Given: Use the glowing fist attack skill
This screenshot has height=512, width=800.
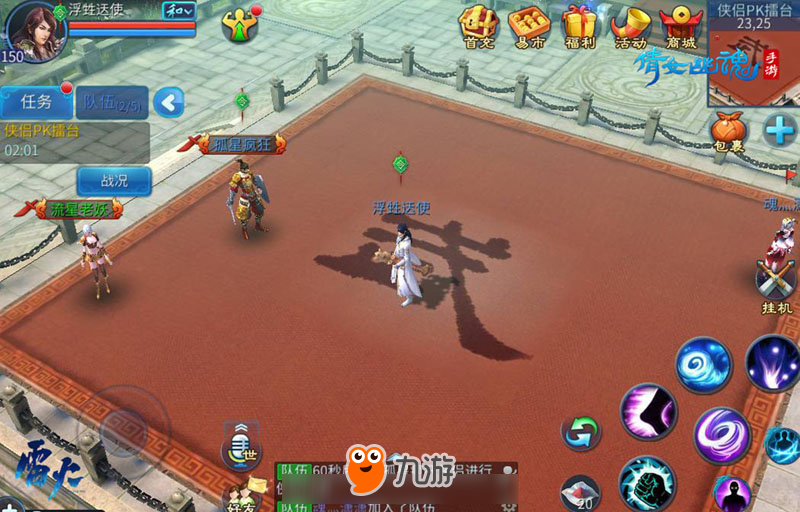Looking at the screenshot, I should pos(646,483).
